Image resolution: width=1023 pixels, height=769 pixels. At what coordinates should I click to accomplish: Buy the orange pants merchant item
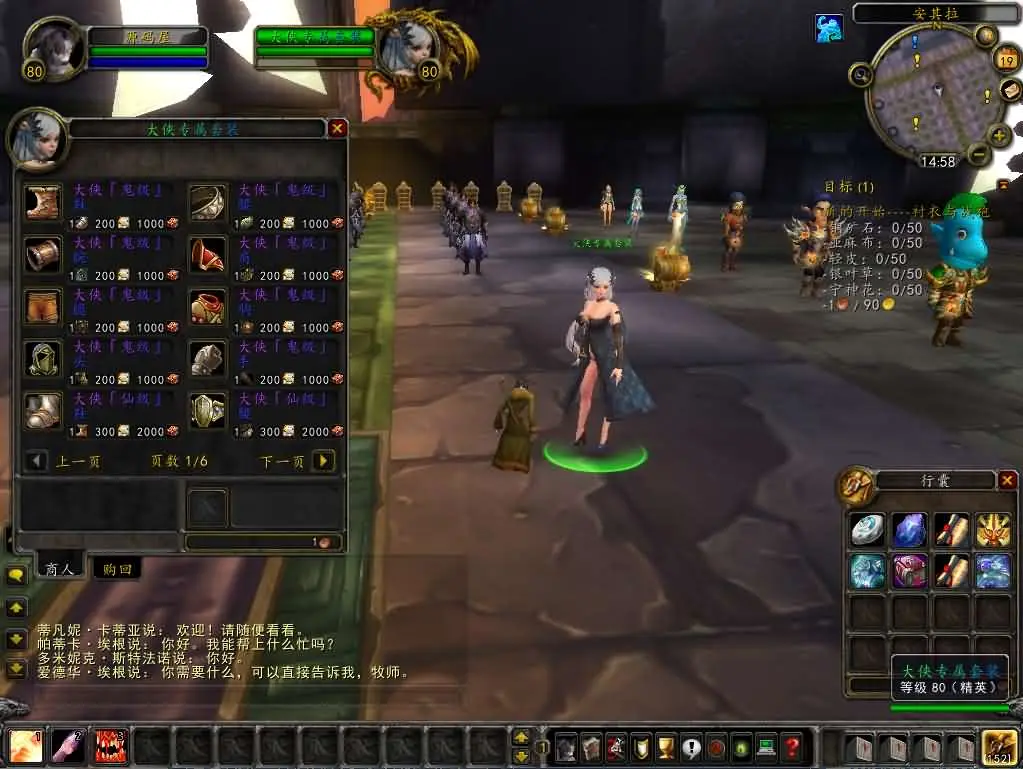coord(43,306)
